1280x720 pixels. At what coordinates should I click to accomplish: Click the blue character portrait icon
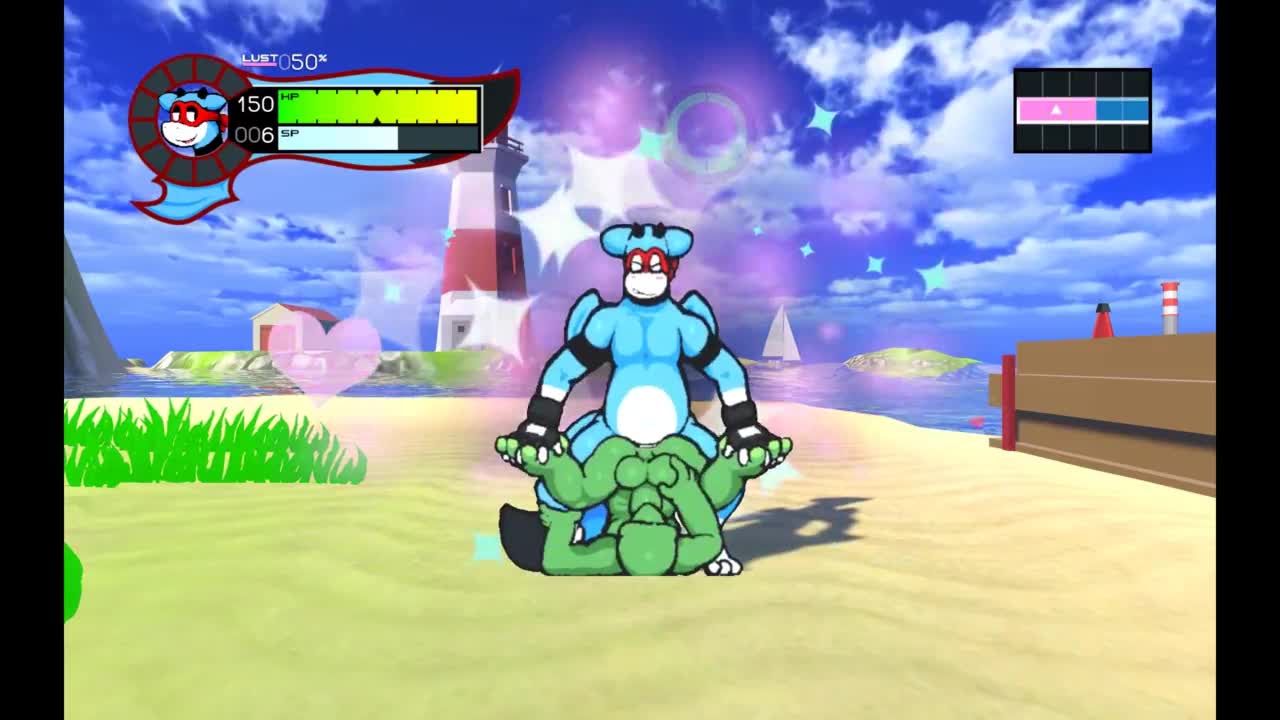[x=193, y=120]
